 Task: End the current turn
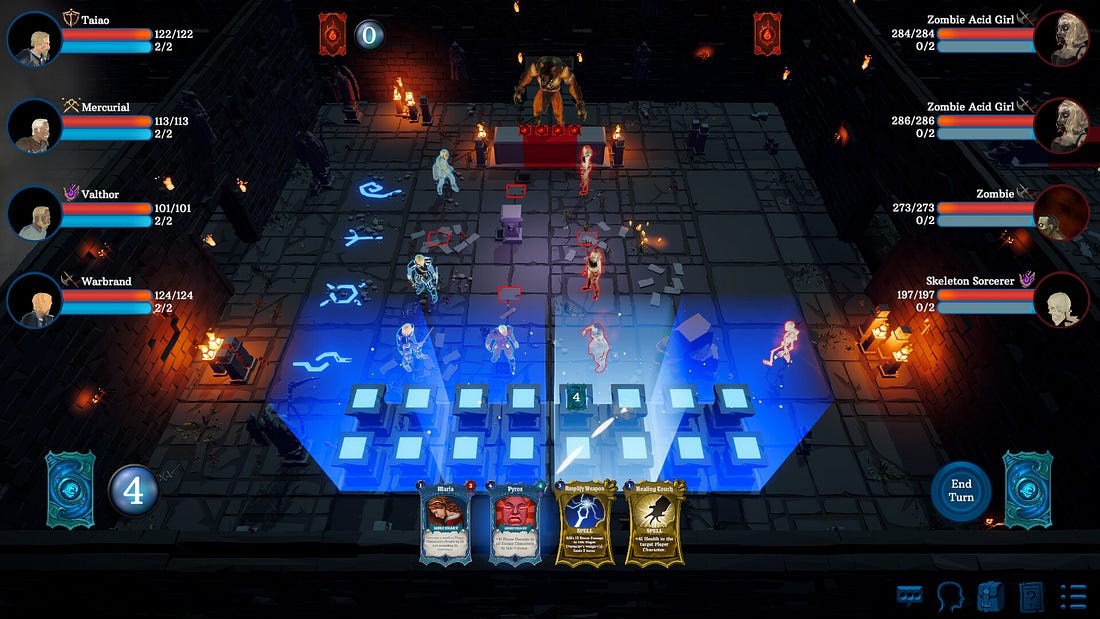(x=960, y=490)
